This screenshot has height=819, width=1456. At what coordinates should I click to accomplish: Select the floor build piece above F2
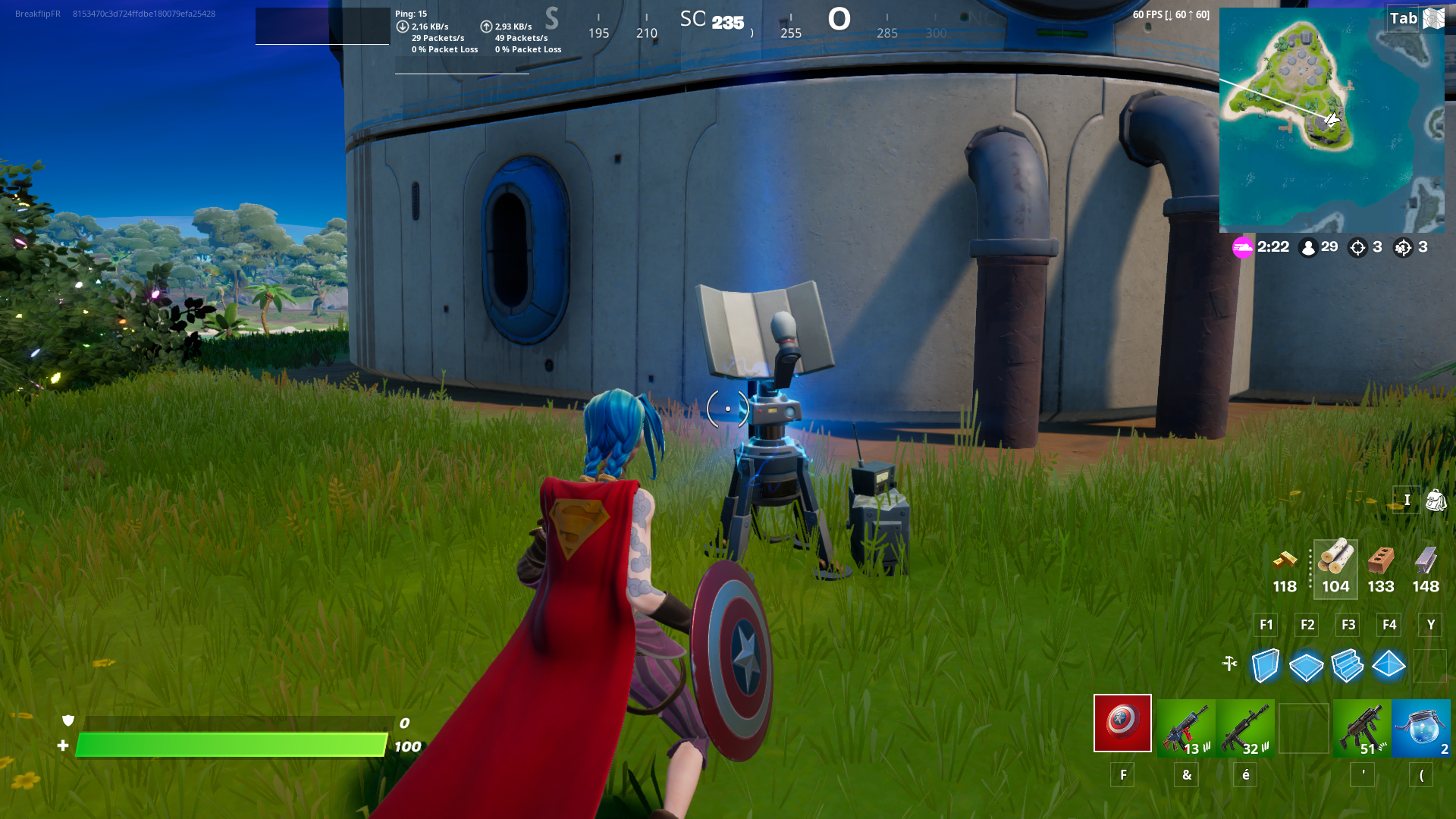tap(1306, 667)
